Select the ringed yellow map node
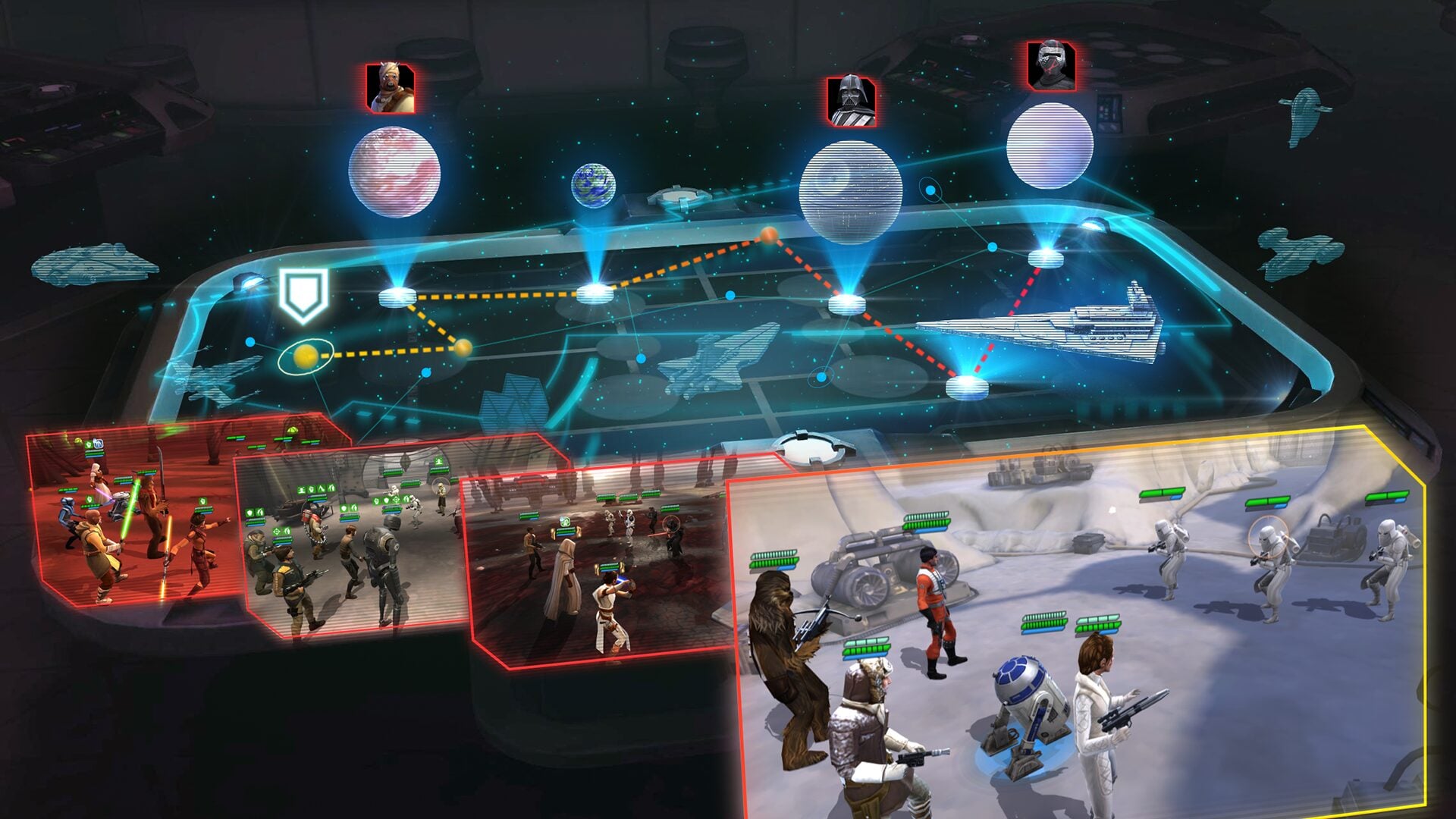The height and width of the screenshot is (819, 1456). (305, 356)
